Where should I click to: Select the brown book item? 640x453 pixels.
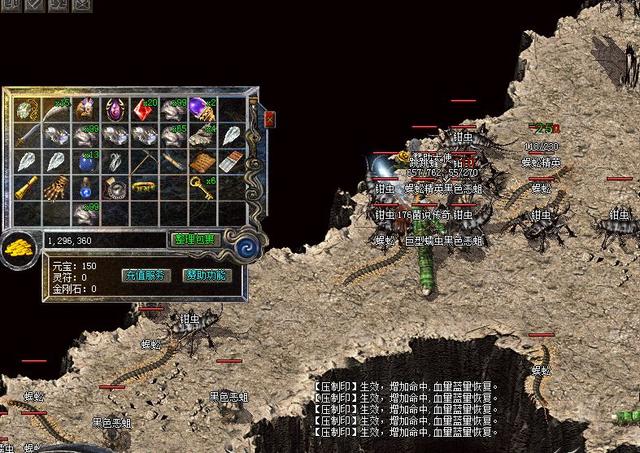point(202,160)
